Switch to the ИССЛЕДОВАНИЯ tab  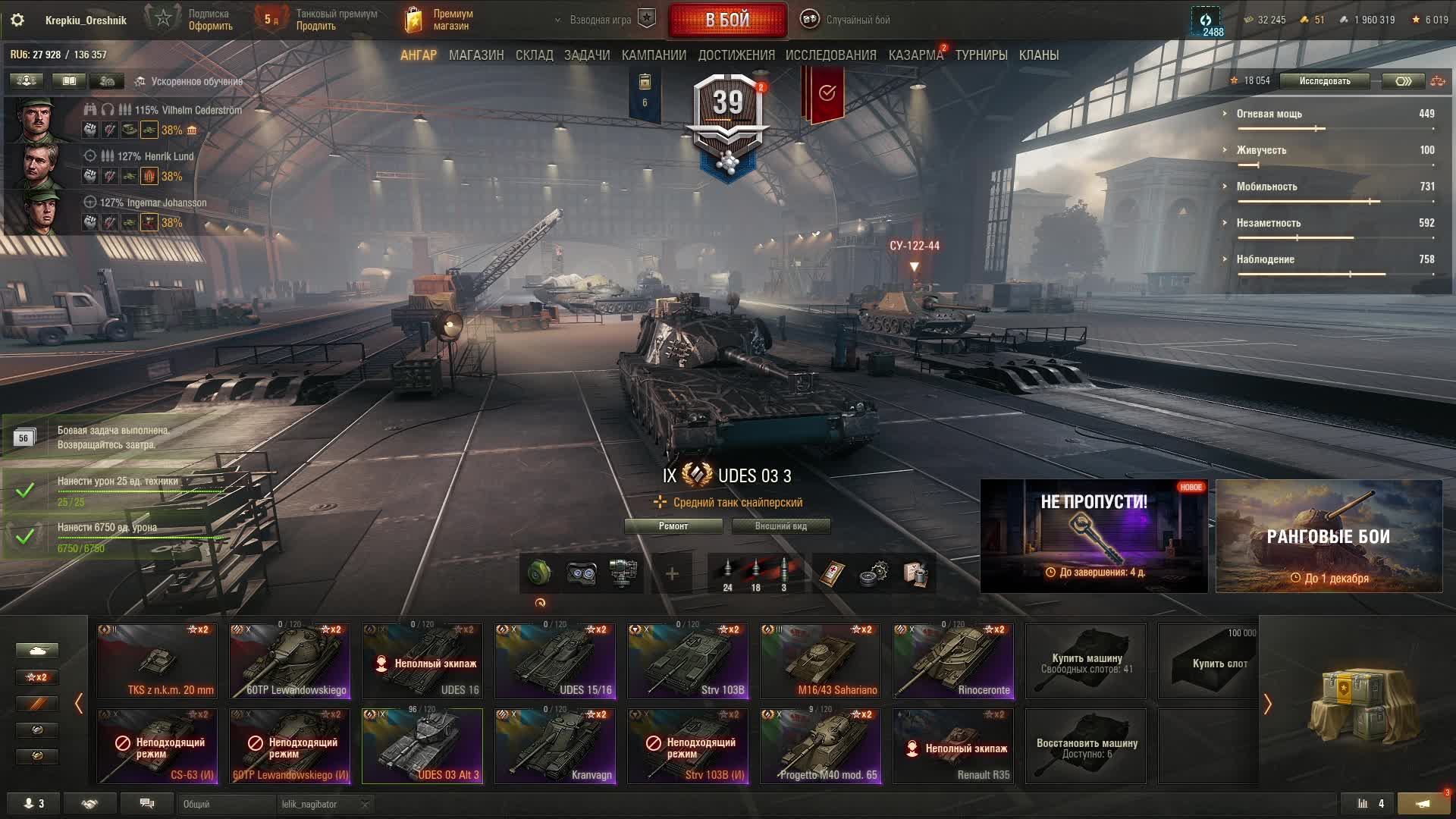click(830, 55)
